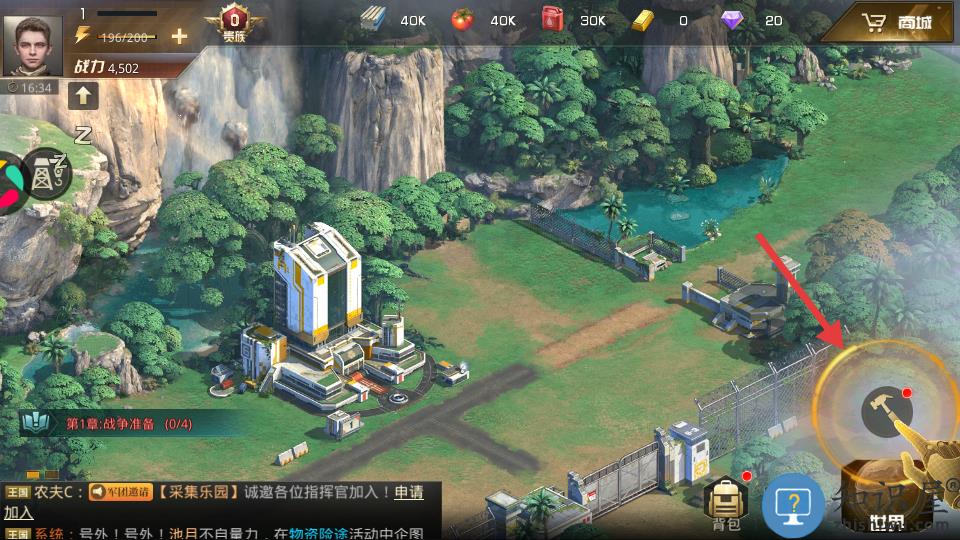Add more stamina with the plus button

[179, 37]
